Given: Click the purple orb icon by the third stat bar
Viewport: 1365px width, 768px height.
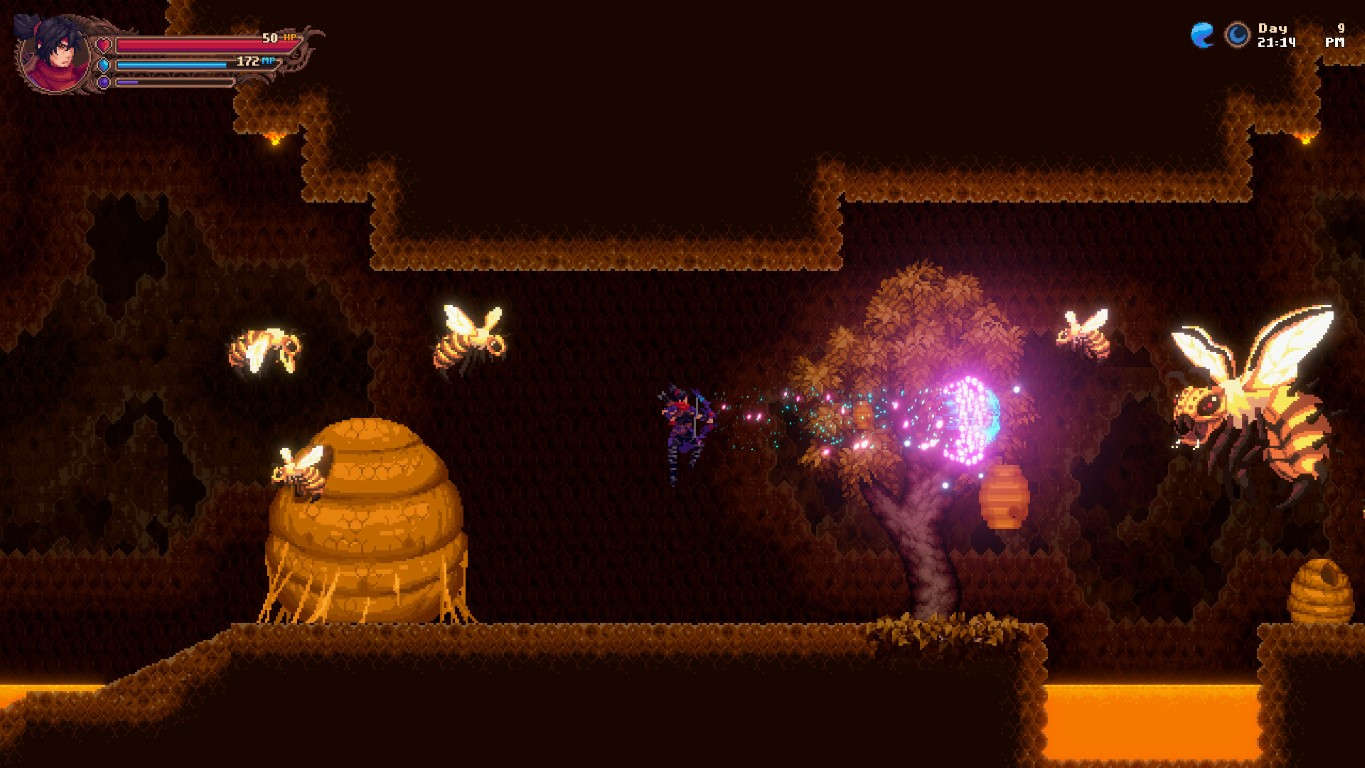Looking at the screenshot, I should pyautogui.click(x=103, y=82).
